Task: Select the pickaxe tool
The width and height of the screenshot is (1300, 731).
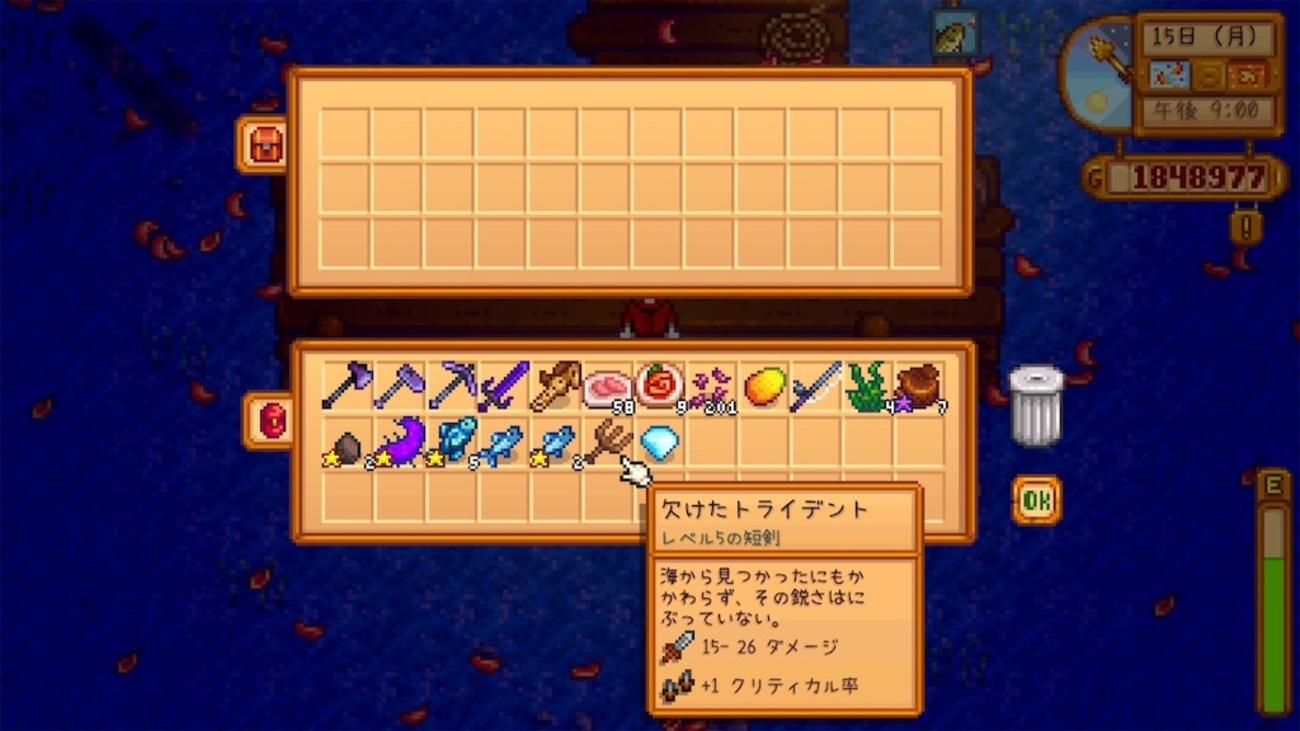Action: point(455,385)
